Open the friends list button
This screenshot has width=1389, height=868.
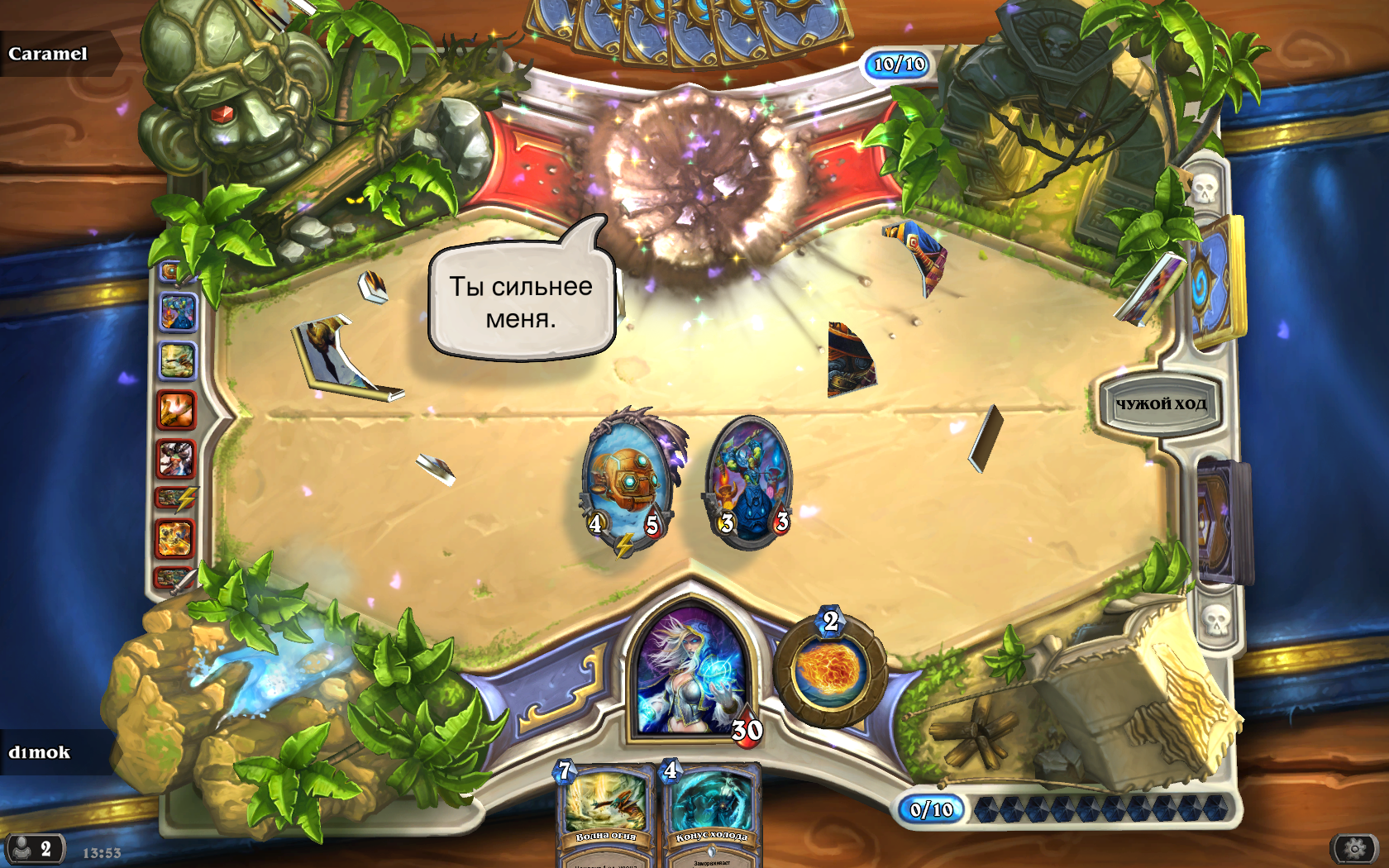click(34, 849)
